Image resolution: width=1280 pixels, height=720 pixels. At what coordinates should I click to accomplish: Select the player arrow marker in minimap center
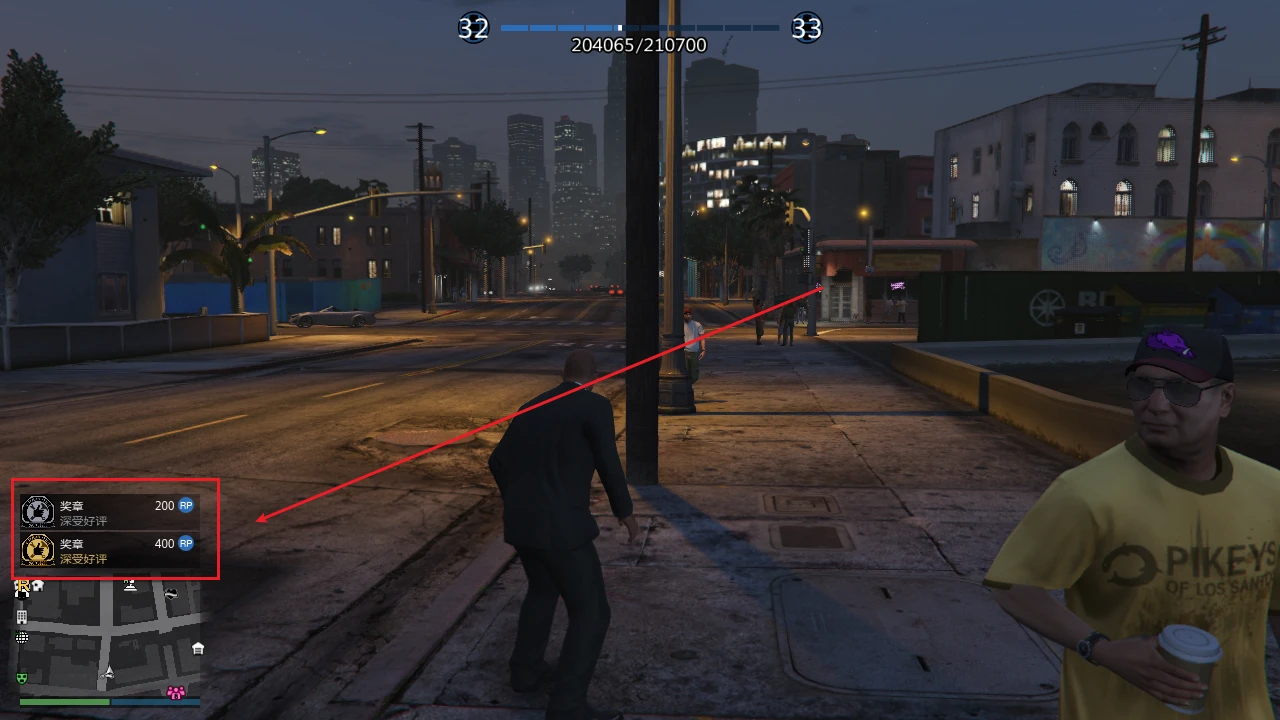(109, 674)
